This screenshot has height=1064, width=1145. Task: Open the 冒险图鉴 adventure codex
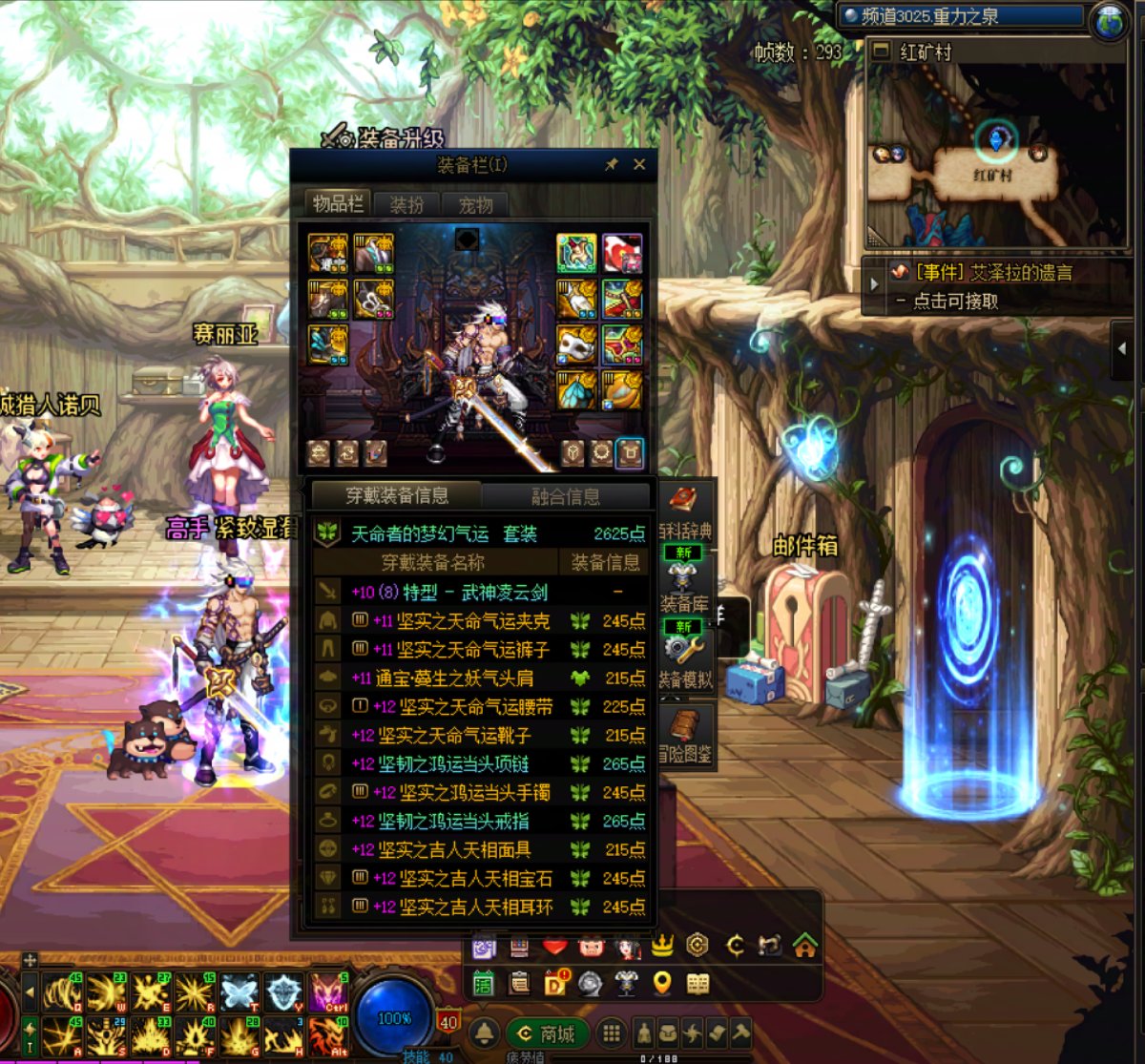pos(684,737)
